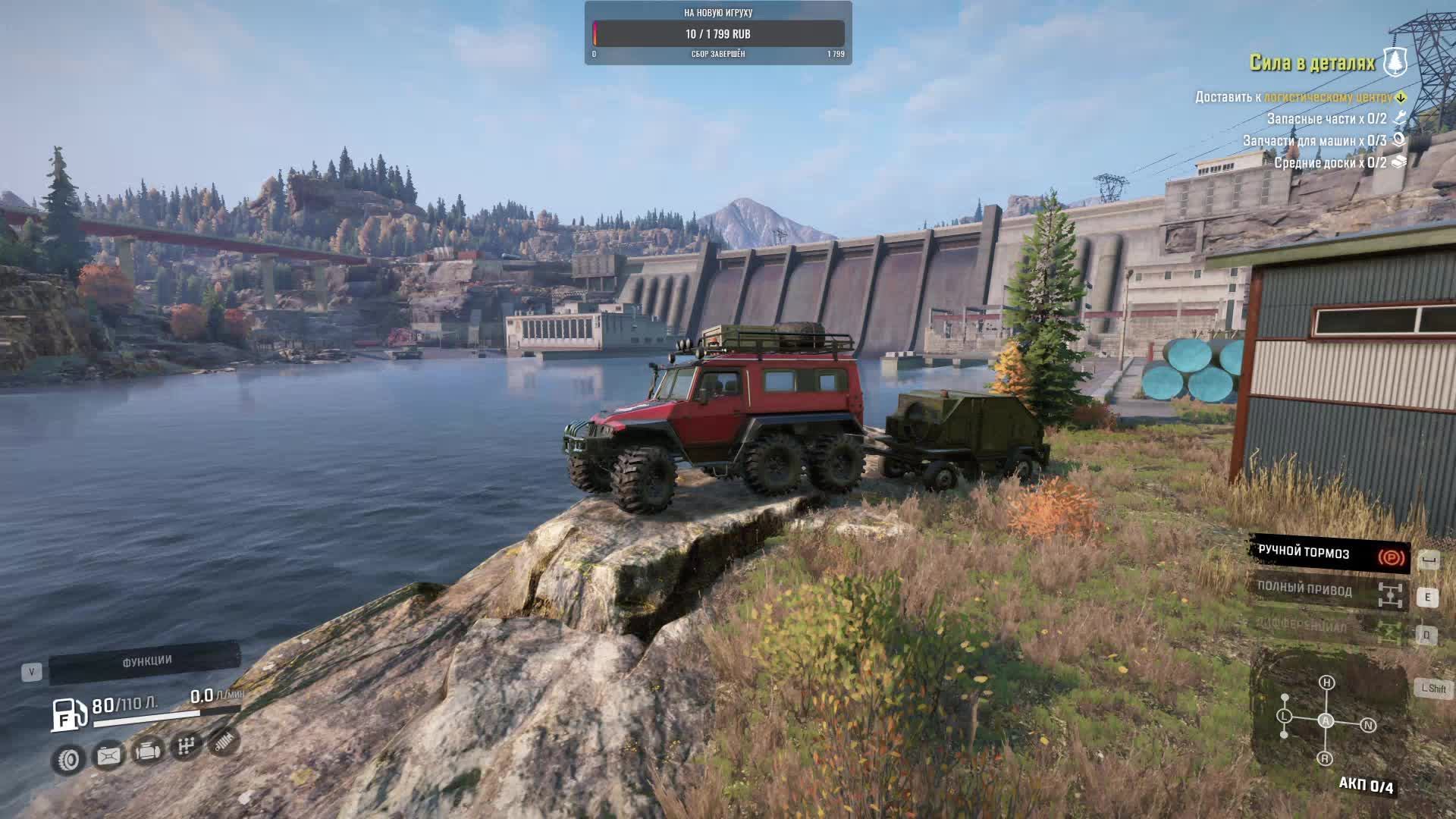The height and width of the screenshot is (819, 1456).
Task: Open the Функции functions panel
Action: (146, 662)
